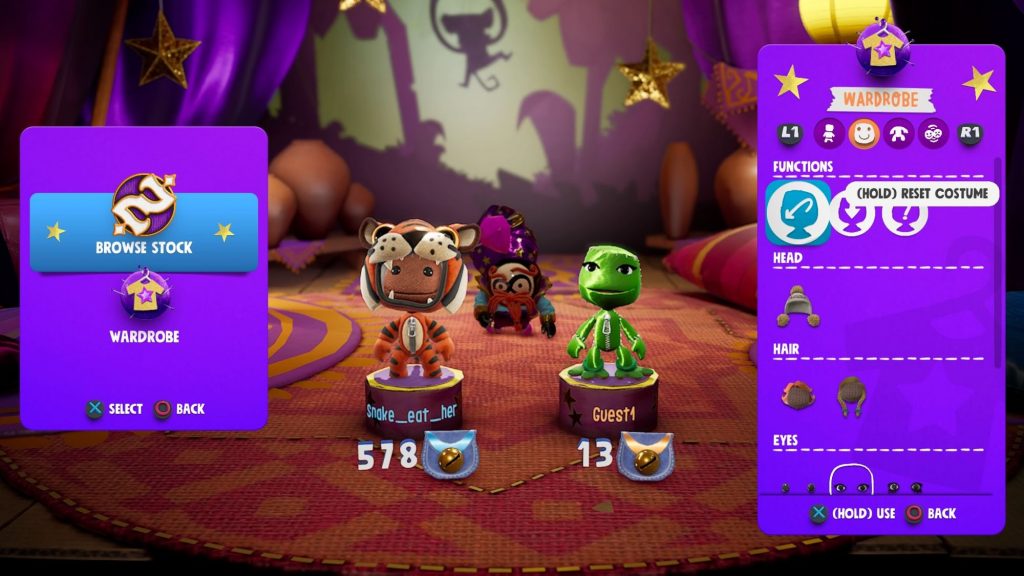Select the Reset Costume function icon
The height and width of the screenshot is (576, 1024).
tap(798, 212)
